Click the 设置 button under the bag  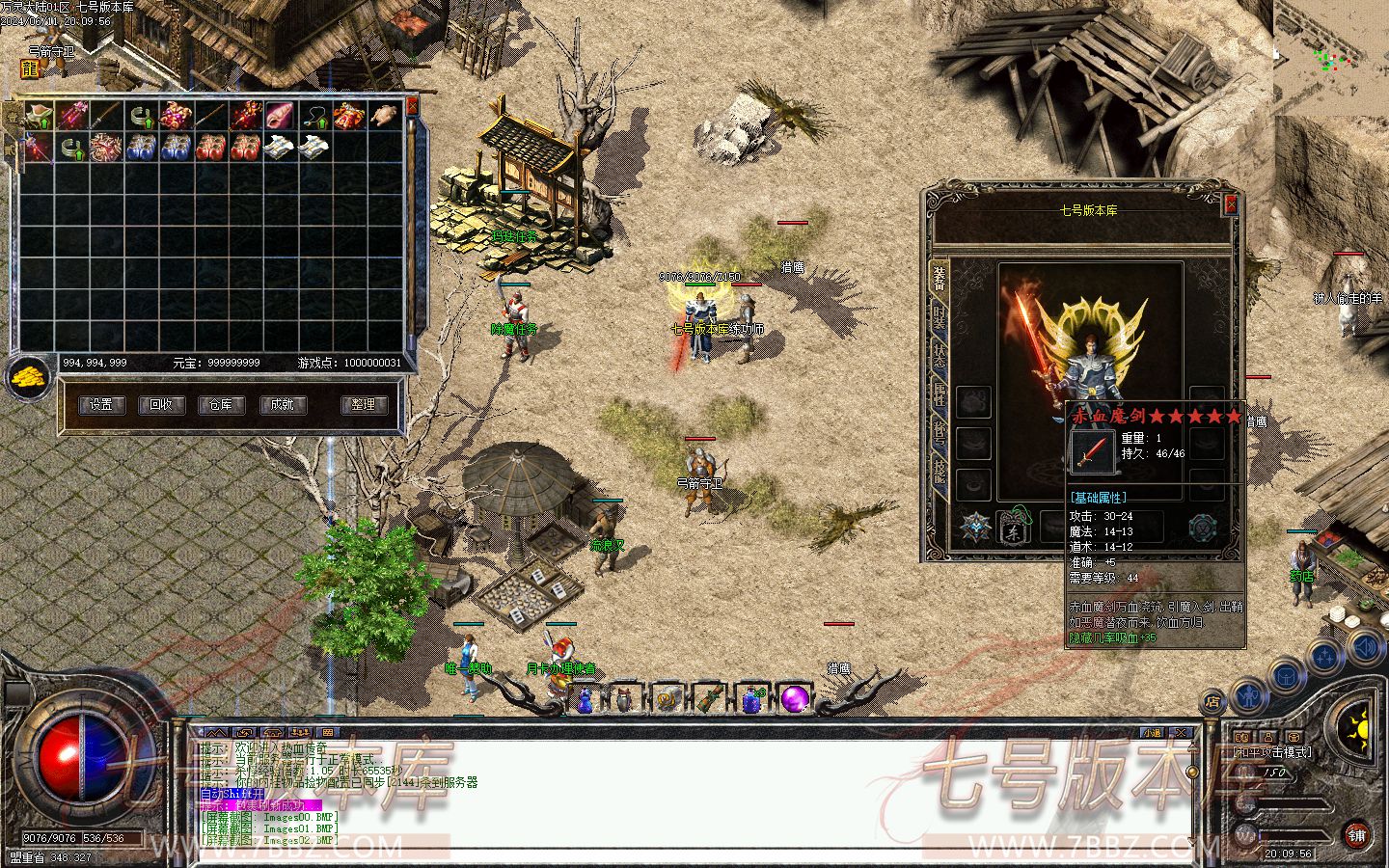101,405
